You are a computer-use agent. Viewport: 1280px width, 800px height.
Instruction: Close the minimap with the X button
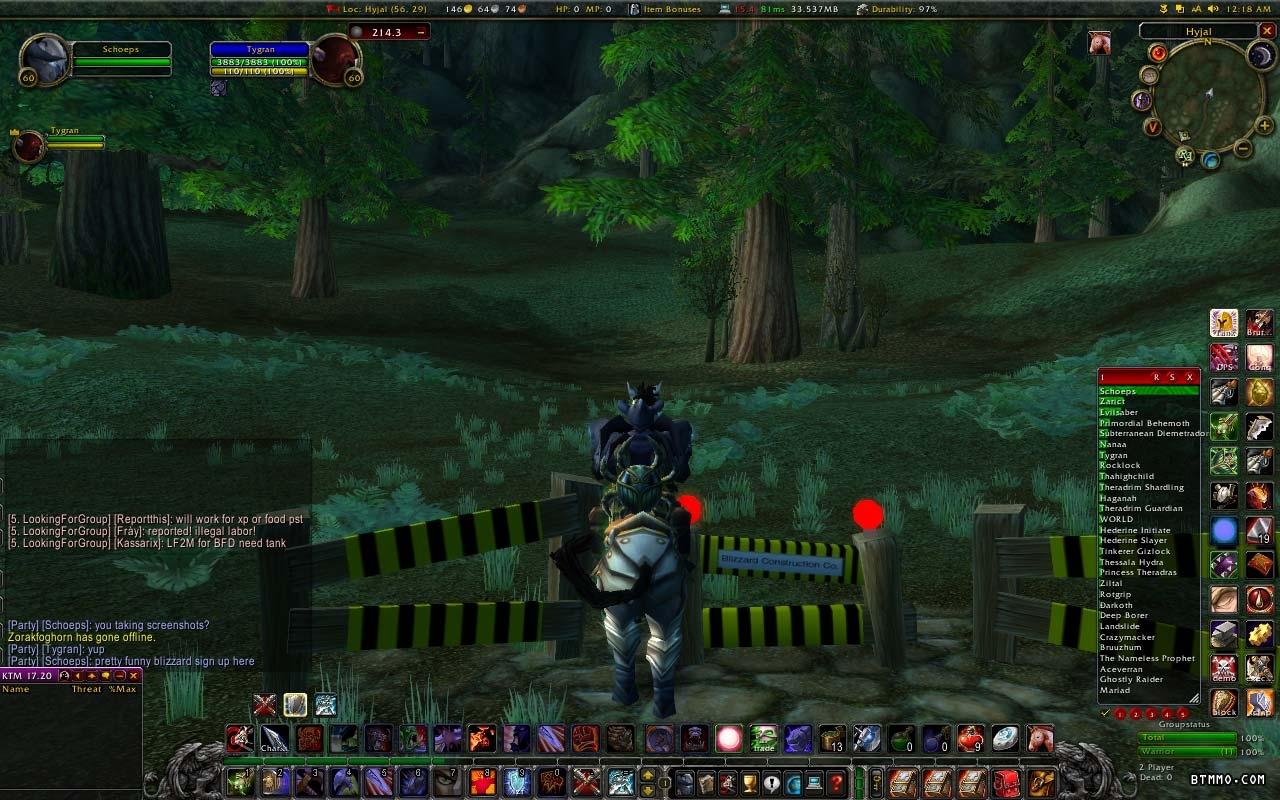click(x=1268, y=31)
